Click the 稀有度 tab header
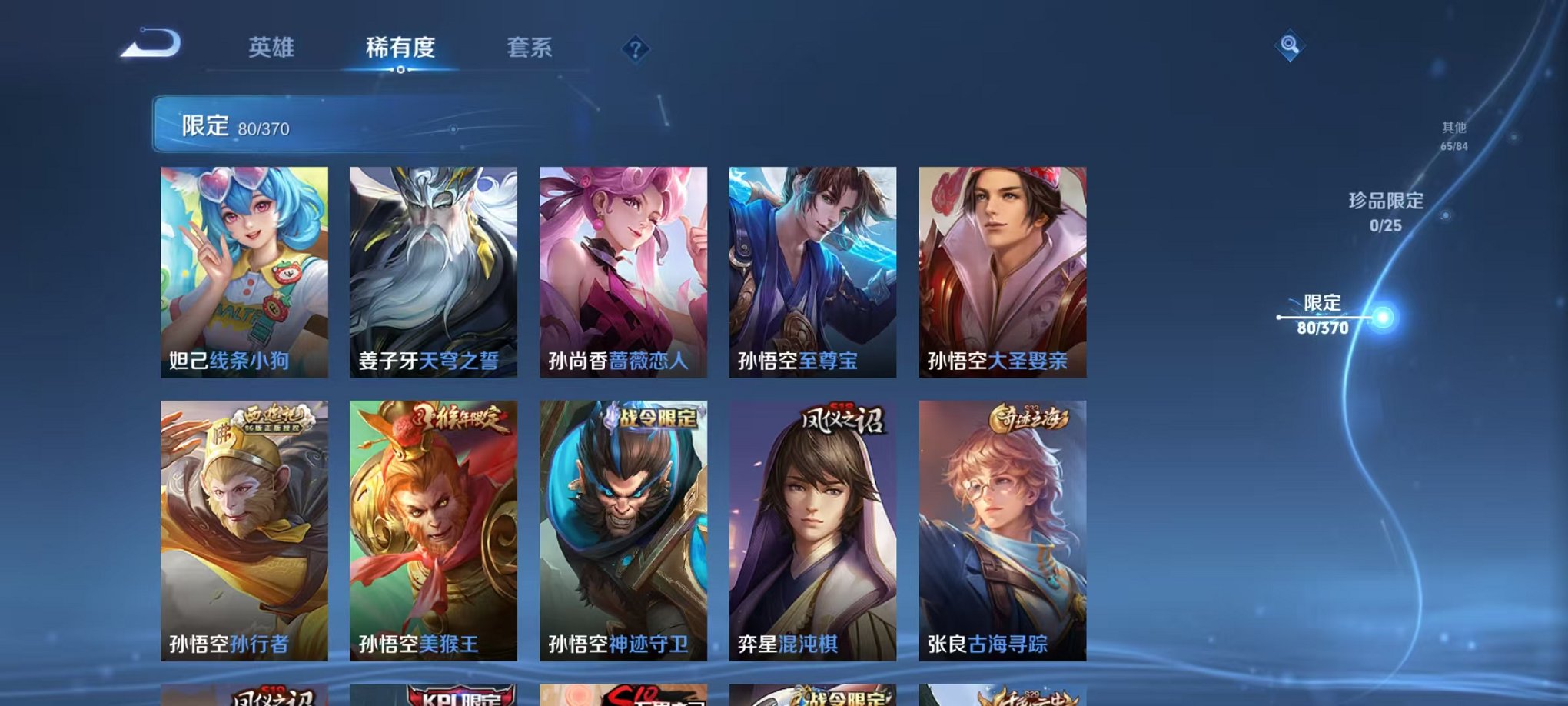 coord(400,46)
